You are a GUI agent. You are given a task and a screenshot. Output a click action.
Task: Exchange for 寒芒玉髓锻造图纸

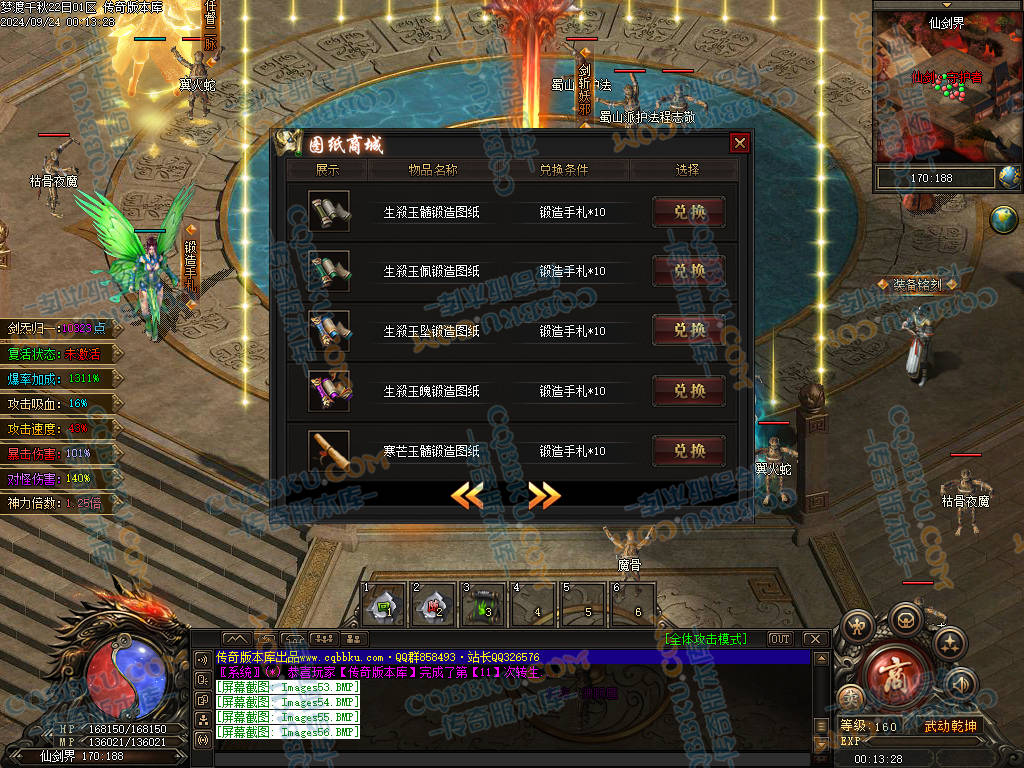(689, 451)
